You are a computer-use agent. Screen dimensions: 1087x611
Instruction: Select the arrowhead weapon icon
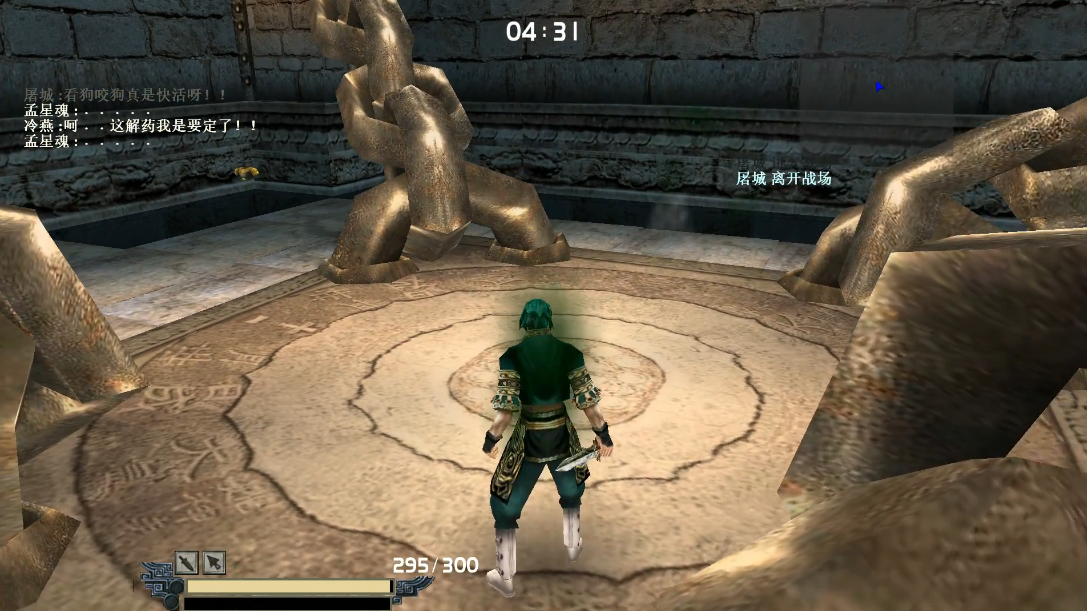215,562
